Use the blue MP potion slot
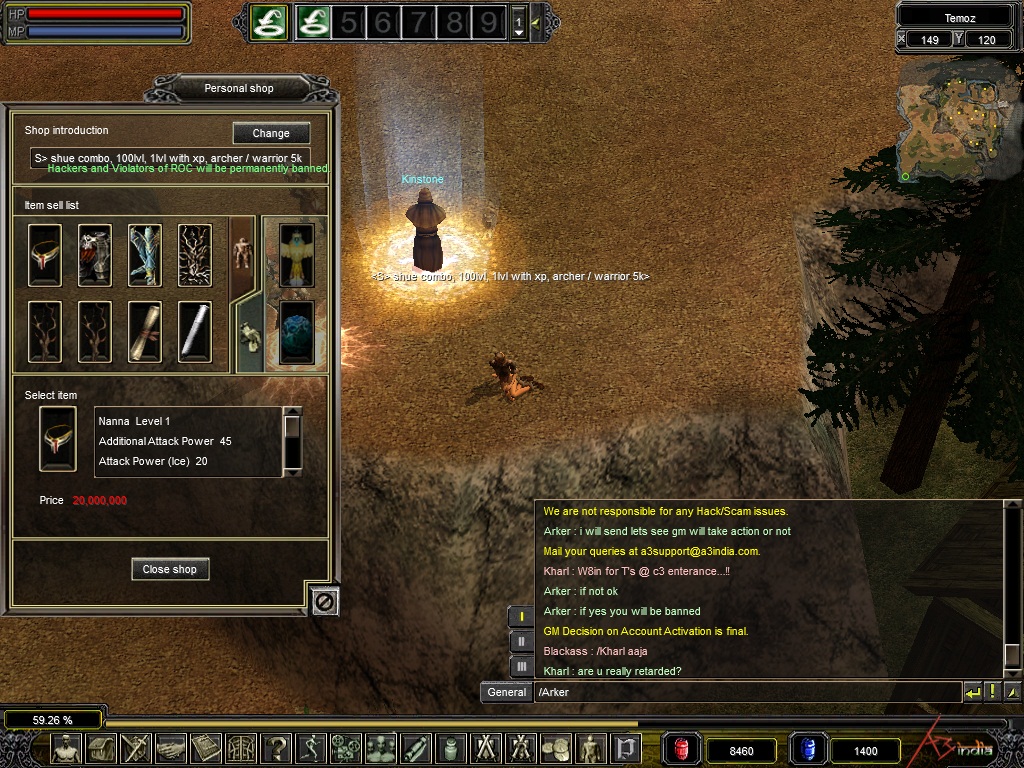The height and width of the screenshot is (768, 1024). pos(807,749)
